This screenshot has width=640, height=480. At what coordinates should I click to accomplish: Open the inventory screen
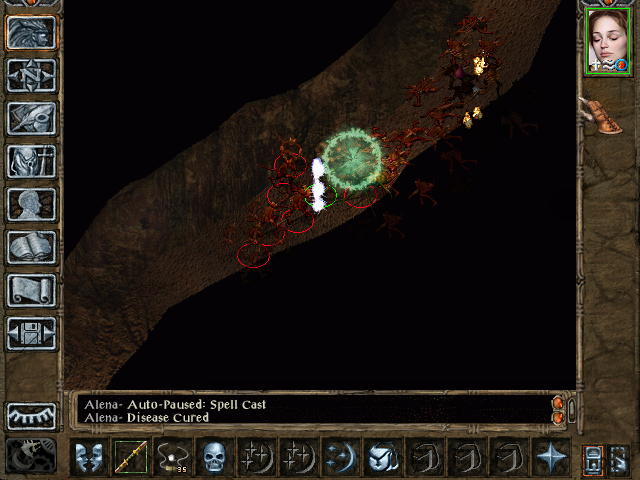pos(31,161)
